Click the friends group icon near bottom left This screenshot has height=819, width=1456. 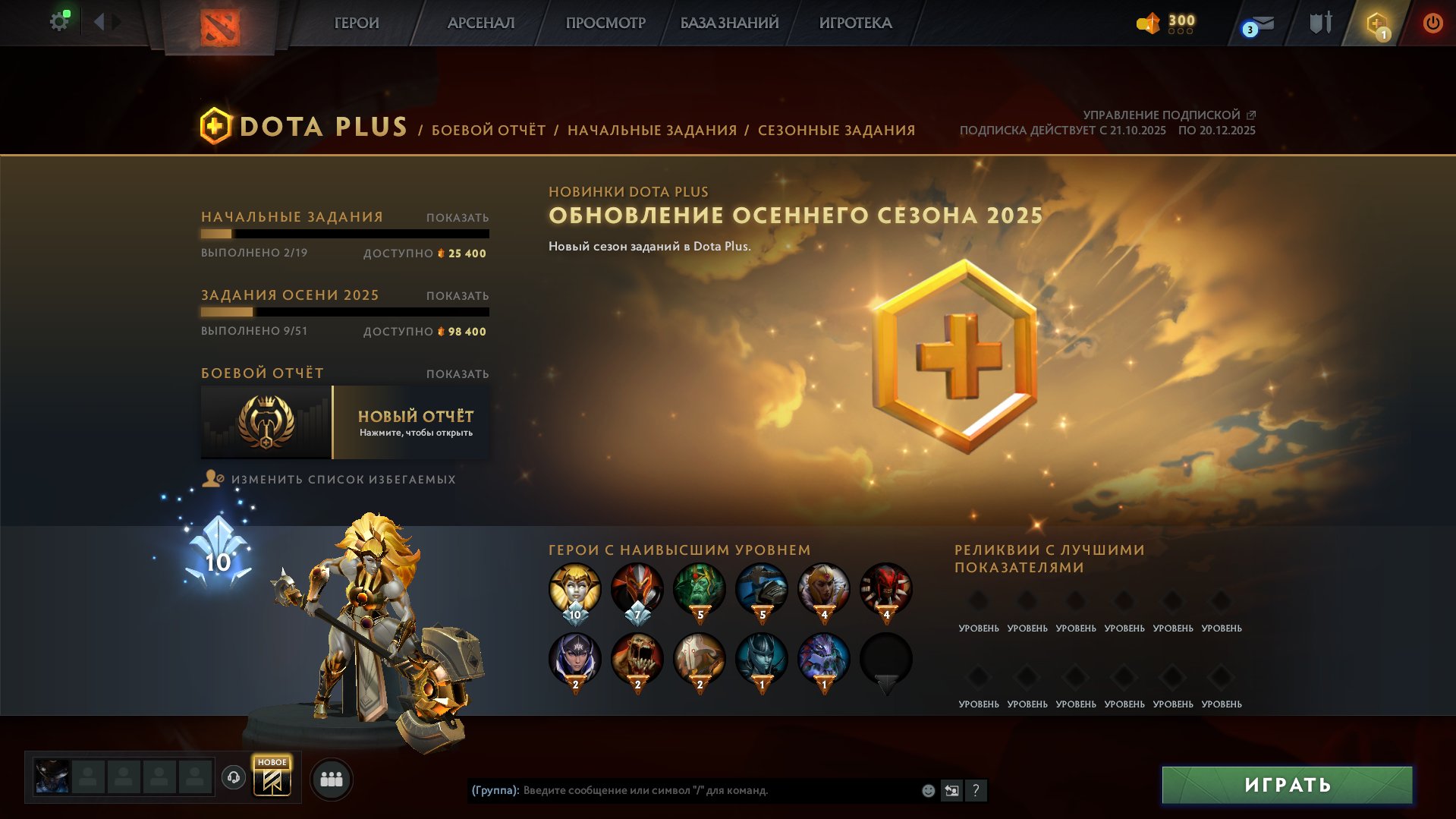tap(331, 778)
